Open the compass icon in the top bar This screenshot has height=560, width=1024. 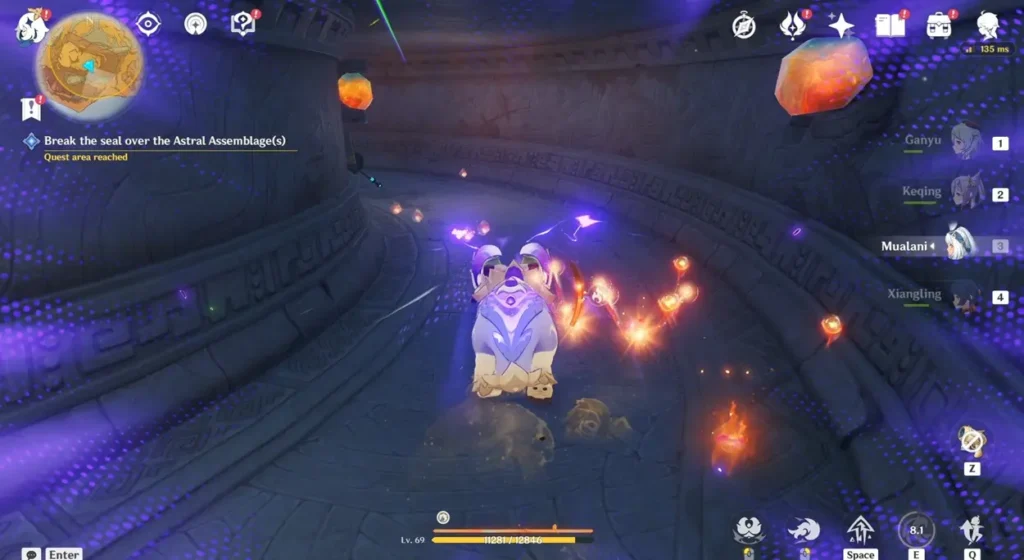click(x=743, y=26)
